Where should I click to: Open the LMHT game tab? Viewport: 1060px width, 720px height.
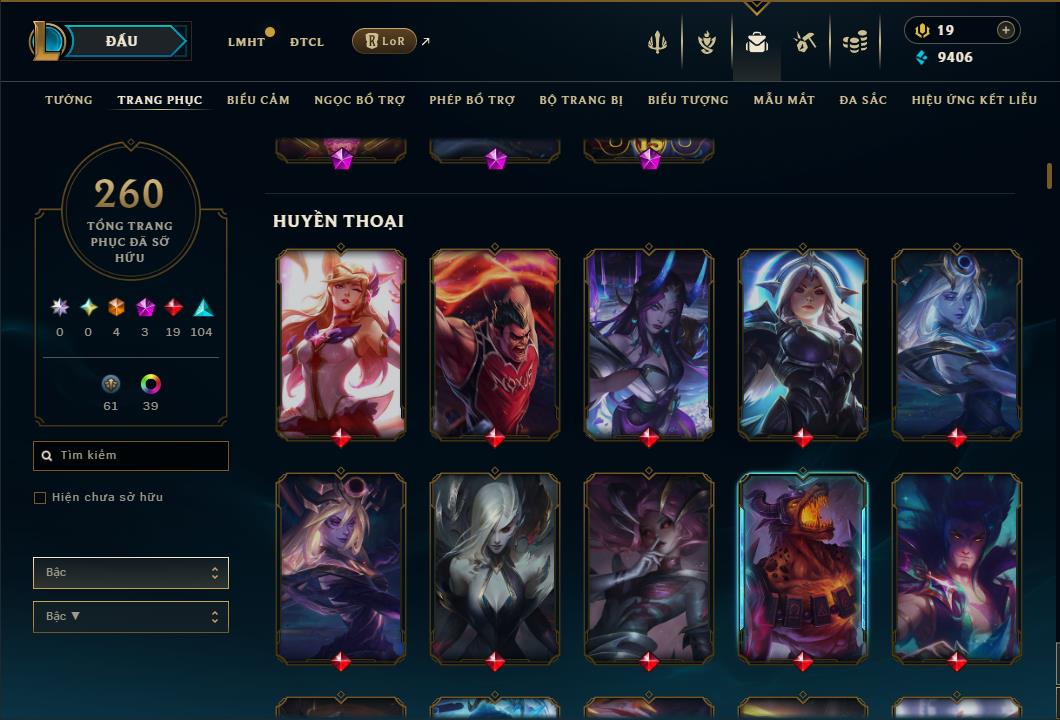pyautogui.click(x=246, y=42)
